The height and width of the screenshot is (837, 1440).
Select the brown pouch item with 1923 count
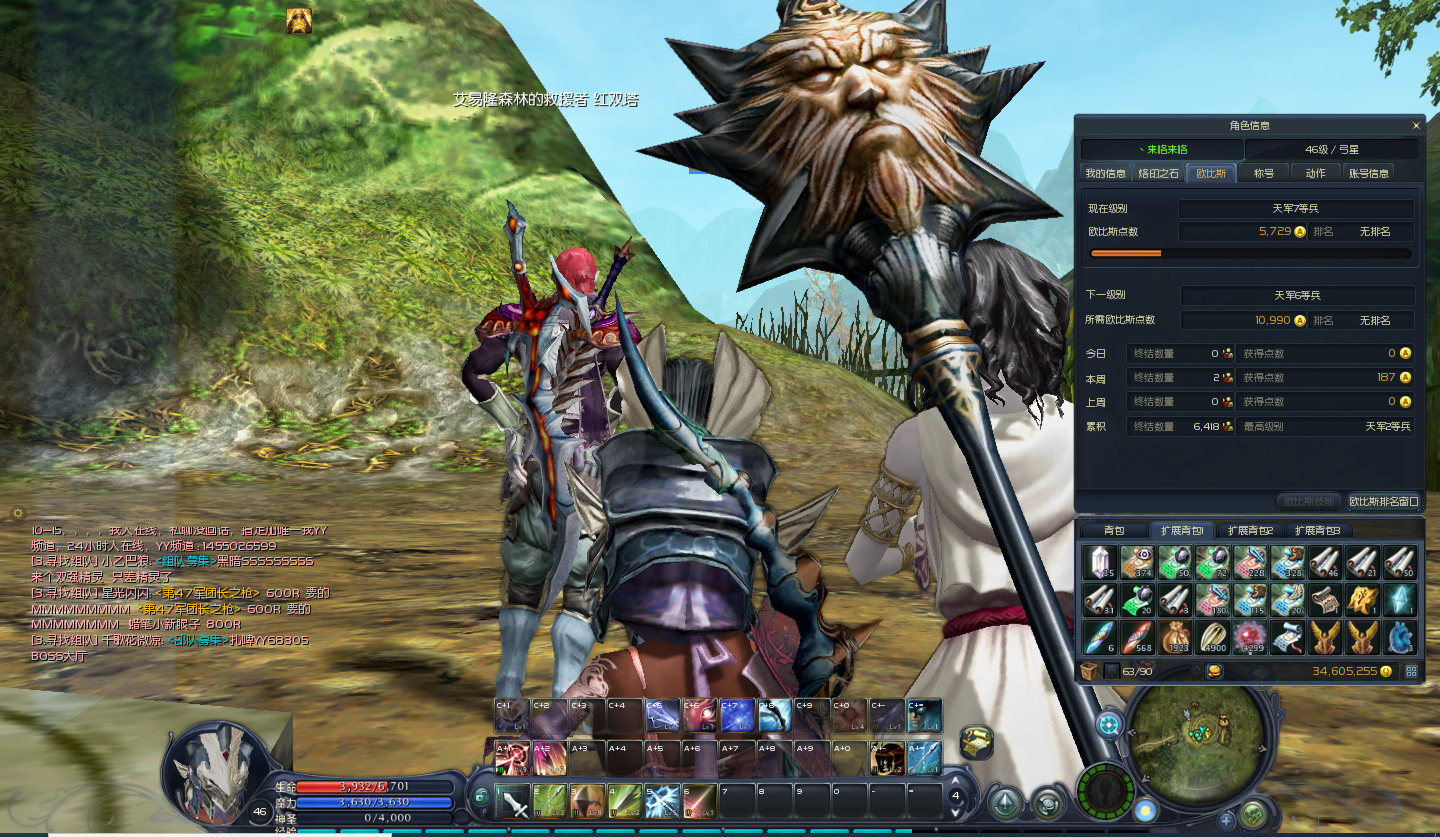1174,637
